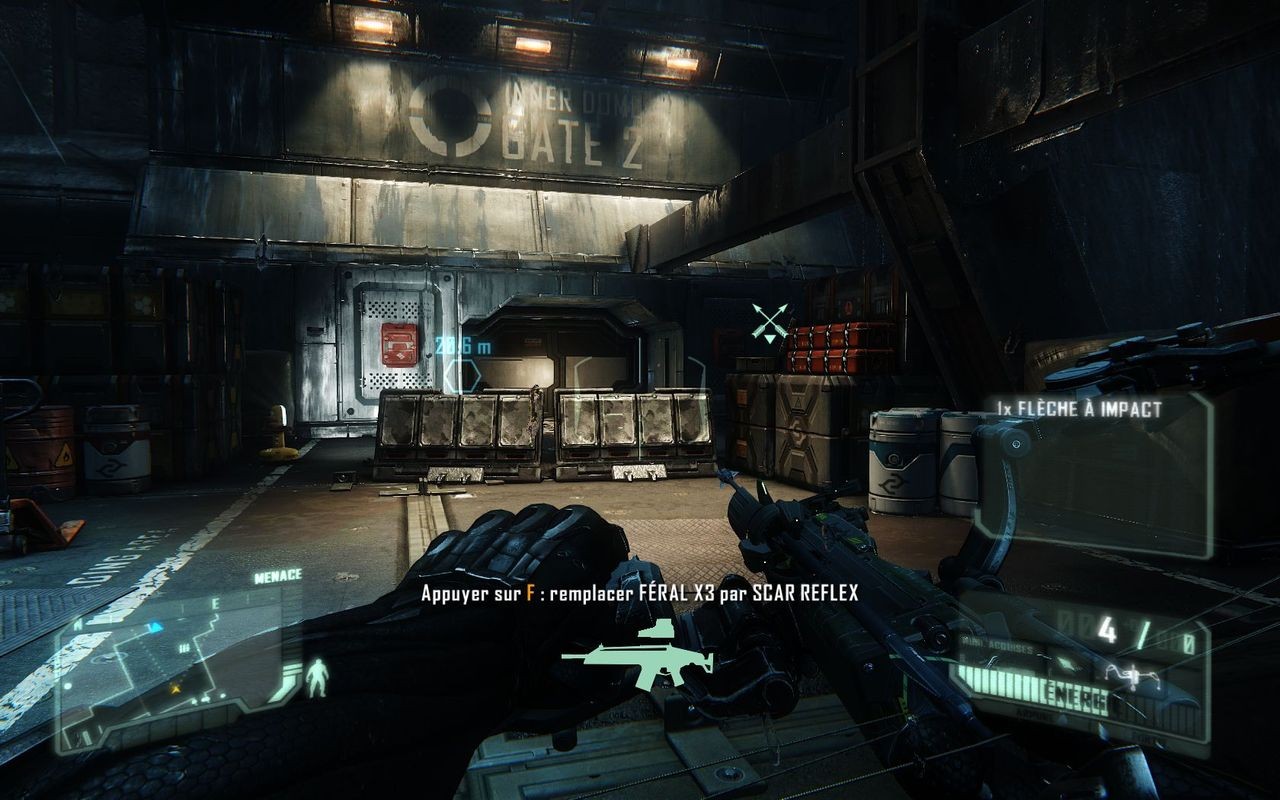Select the crossed arrows ammo marker

point(769,321)
